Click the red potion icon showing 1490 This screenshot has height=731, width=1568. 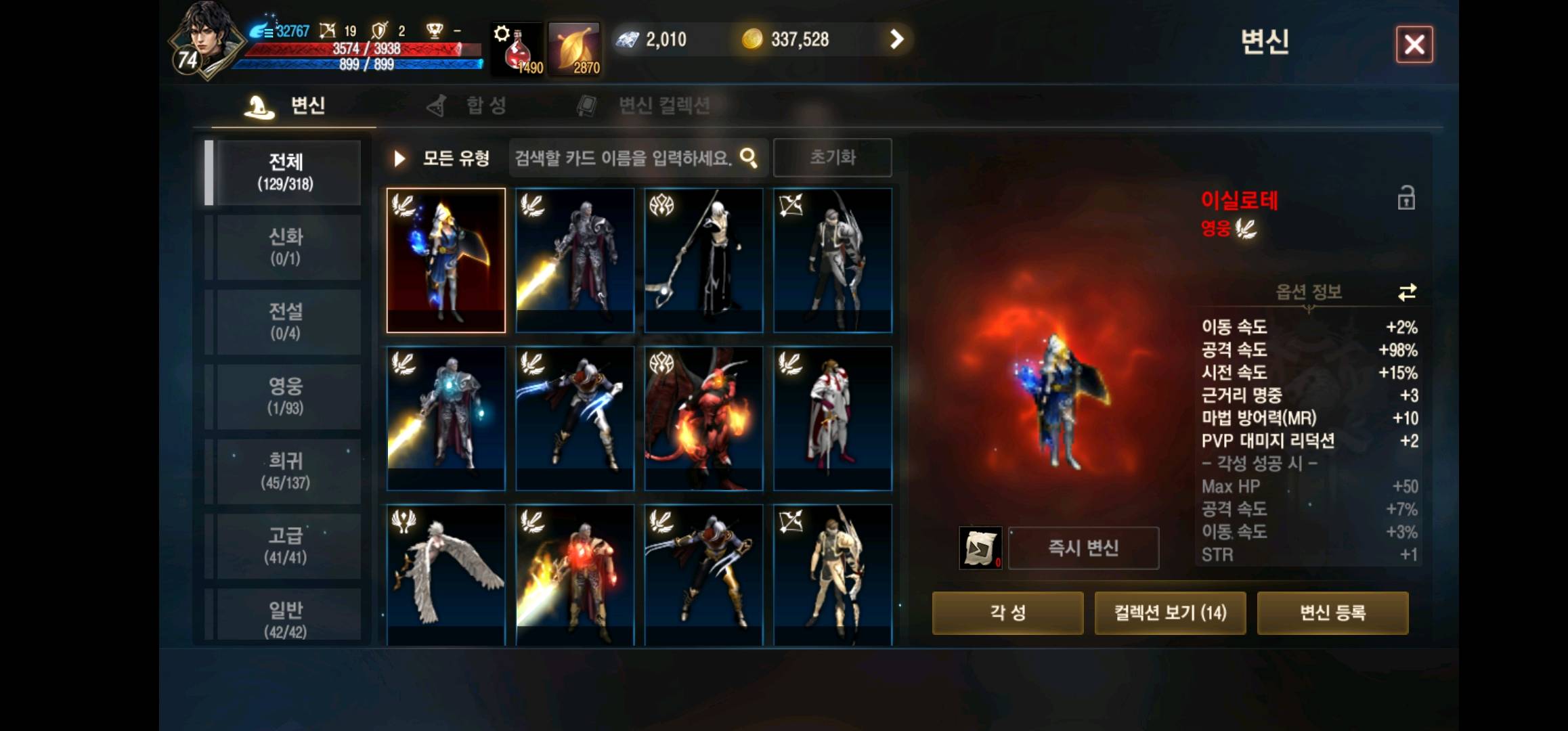click(x=517, y=53)
